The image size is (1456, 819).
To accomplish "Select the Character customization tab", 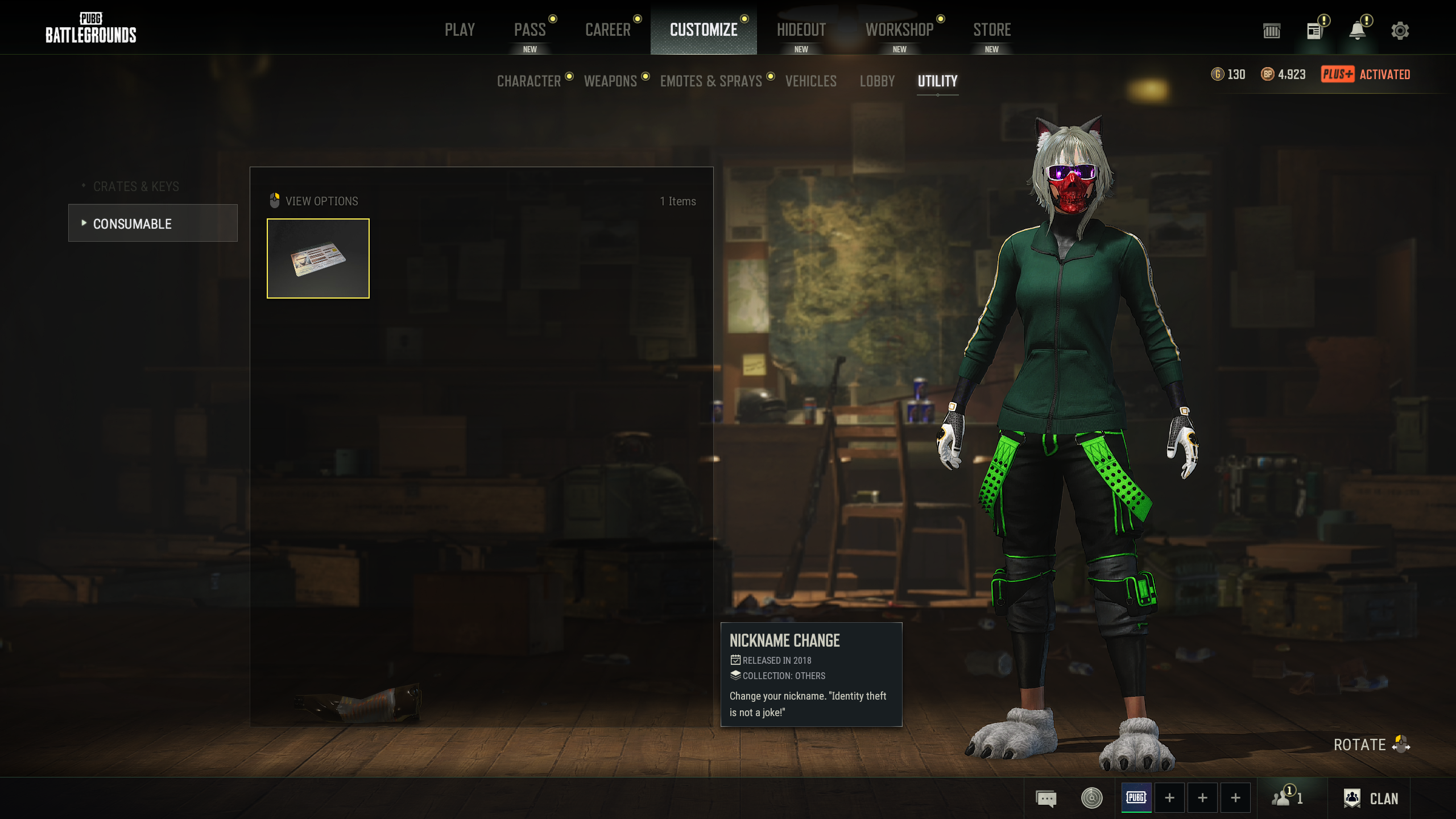I will point(529,81).
